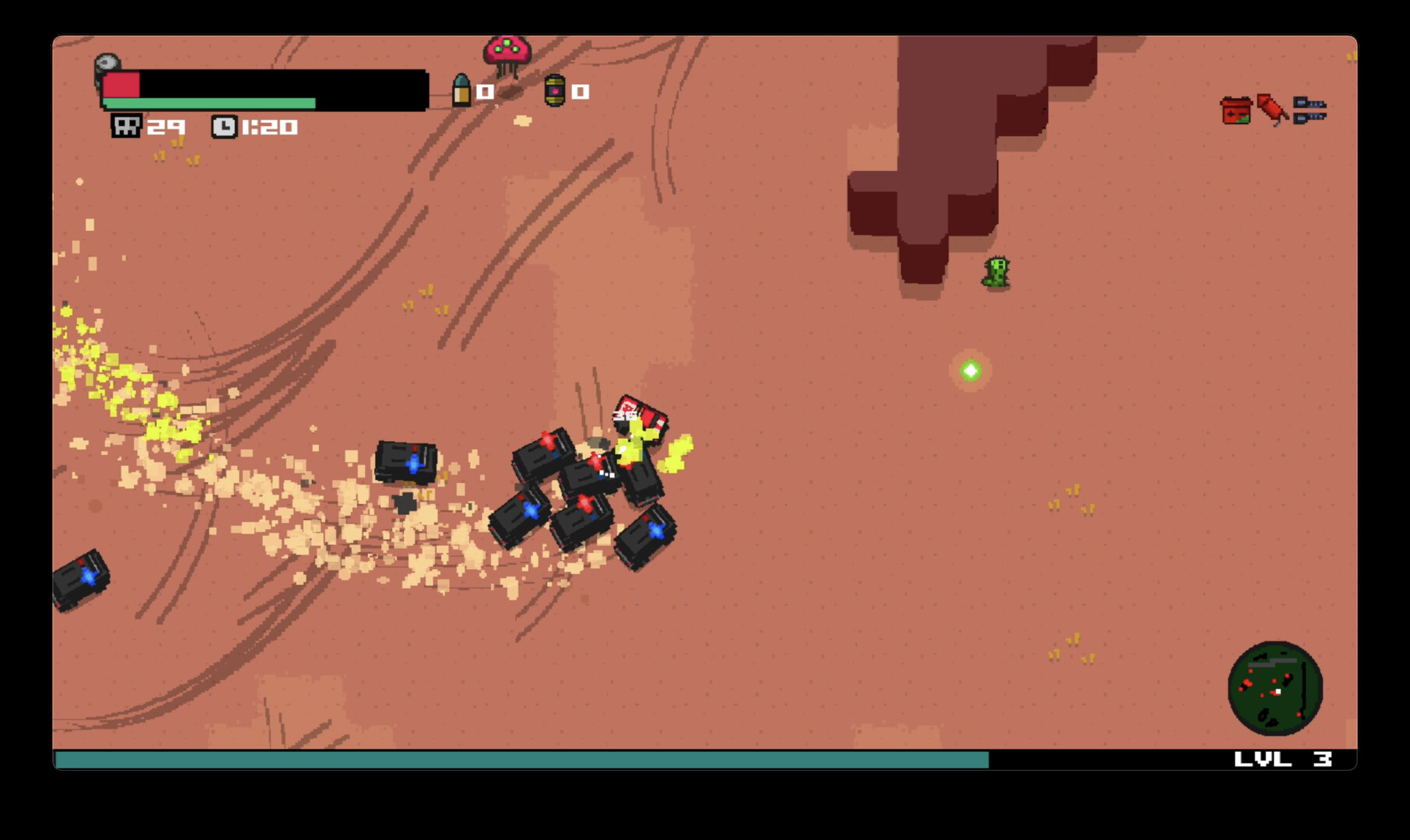This screenshot has width=1410, height=840.
Task: Click the pink jellyfish alien sprite
Action: click(507, 51)
